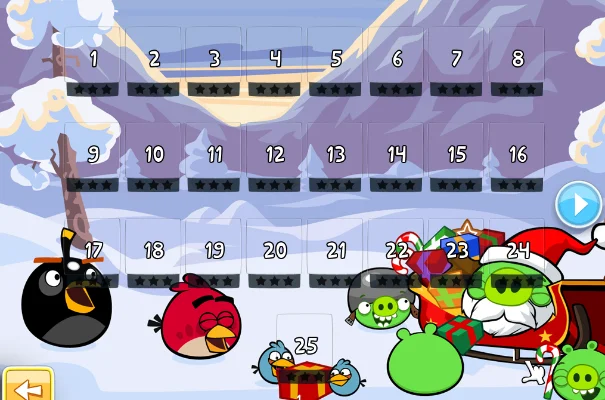605x400 pixels.
Task: Start level 5
Action: tap(336, 63)
